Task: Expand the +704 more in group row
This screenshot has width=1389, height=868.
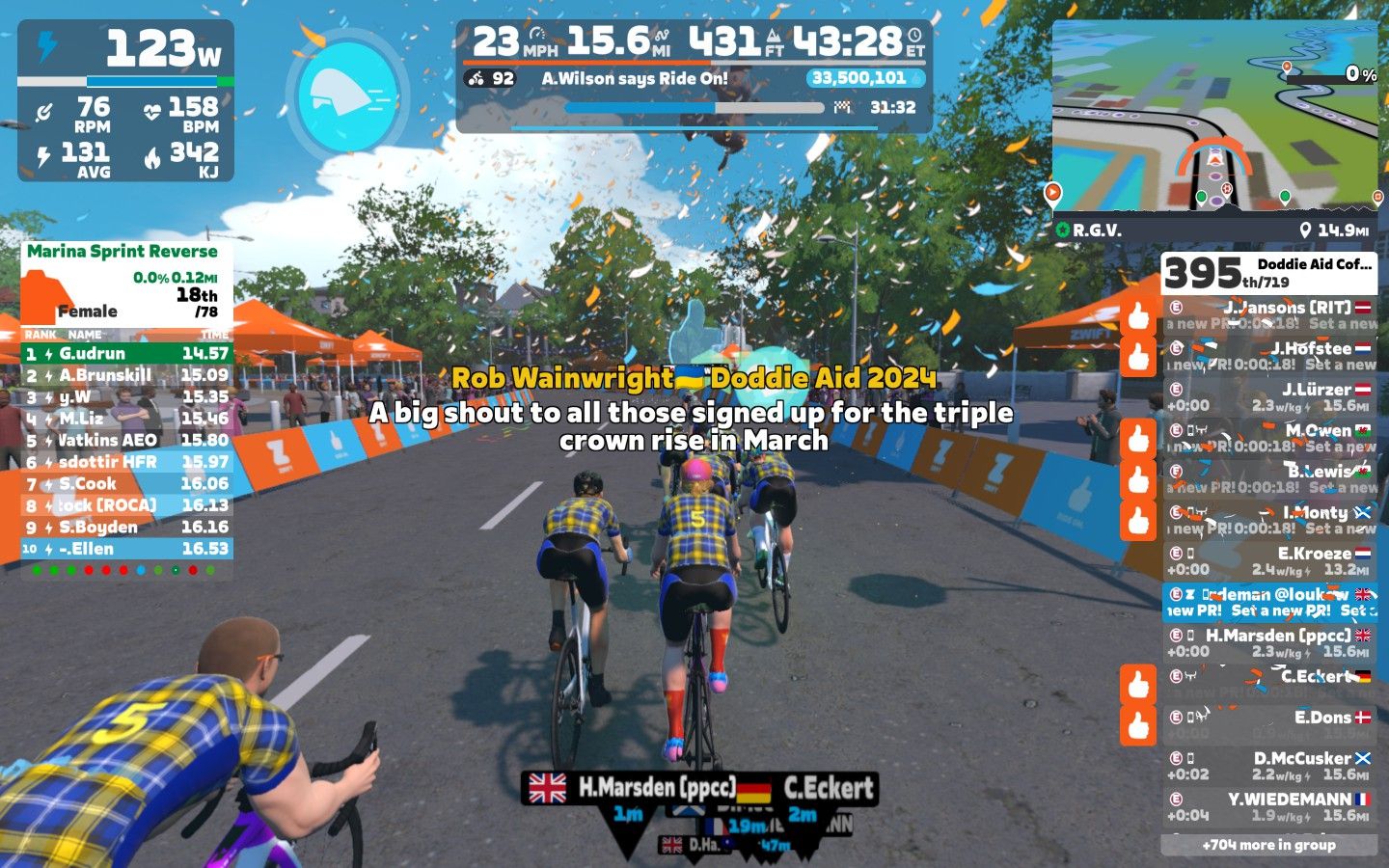Action: 1268,845
